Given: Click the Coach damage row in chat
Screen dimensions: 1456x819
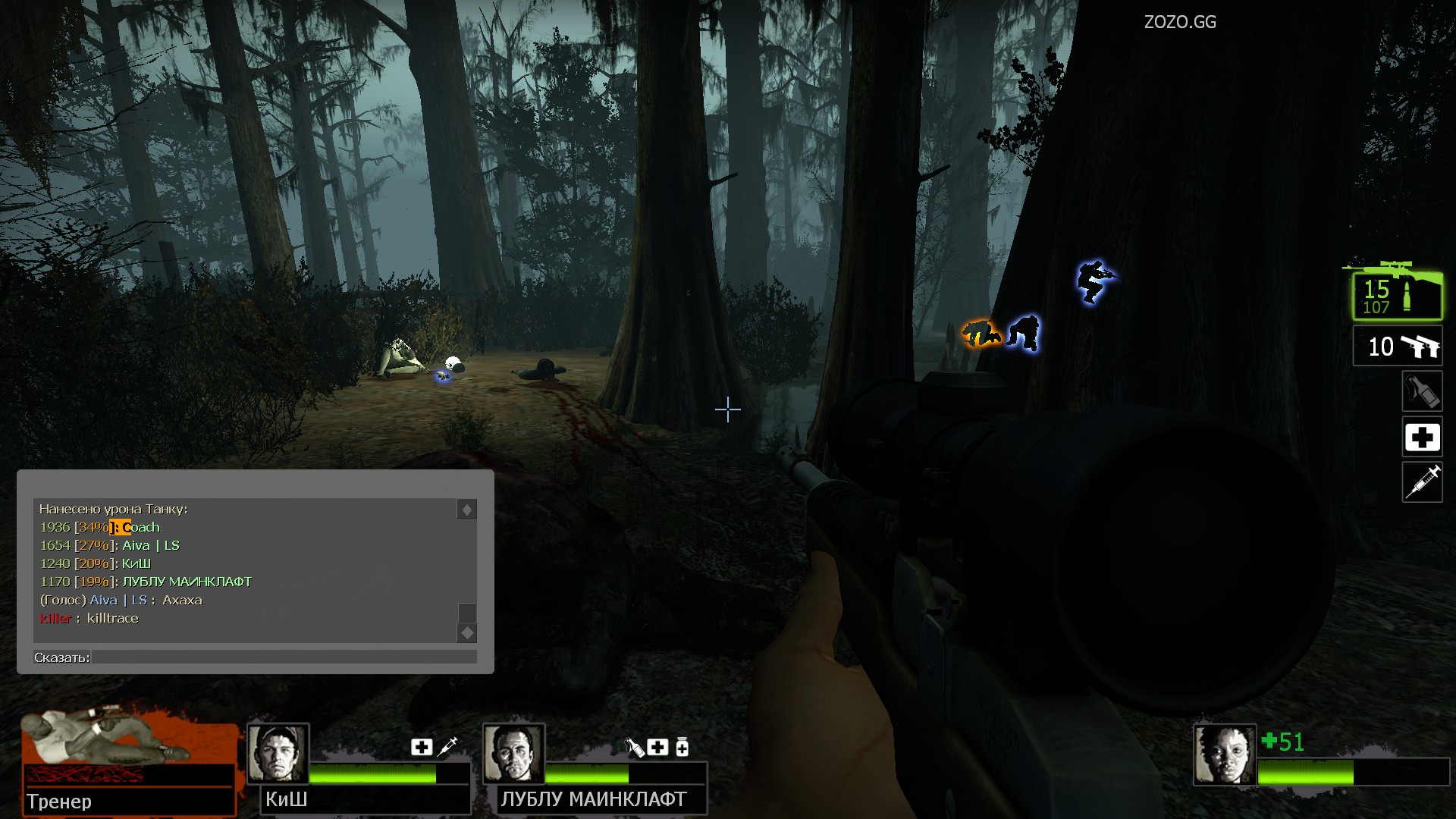Looking at the screenshot, I should (x=100, y=527).
